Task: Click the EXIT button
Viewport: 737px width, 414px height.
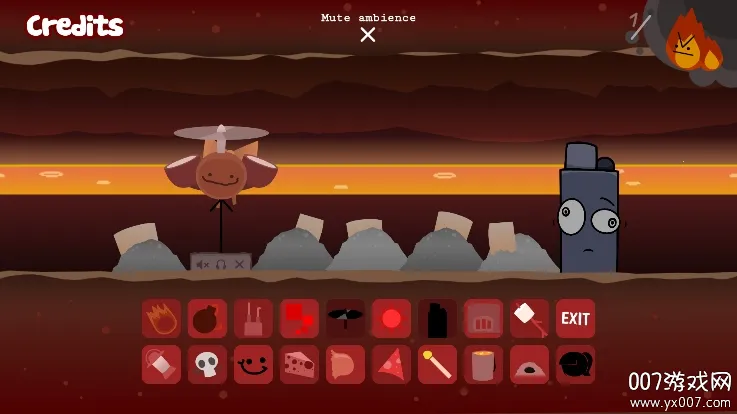Action: pyautogui.click(x=575, y=319)
